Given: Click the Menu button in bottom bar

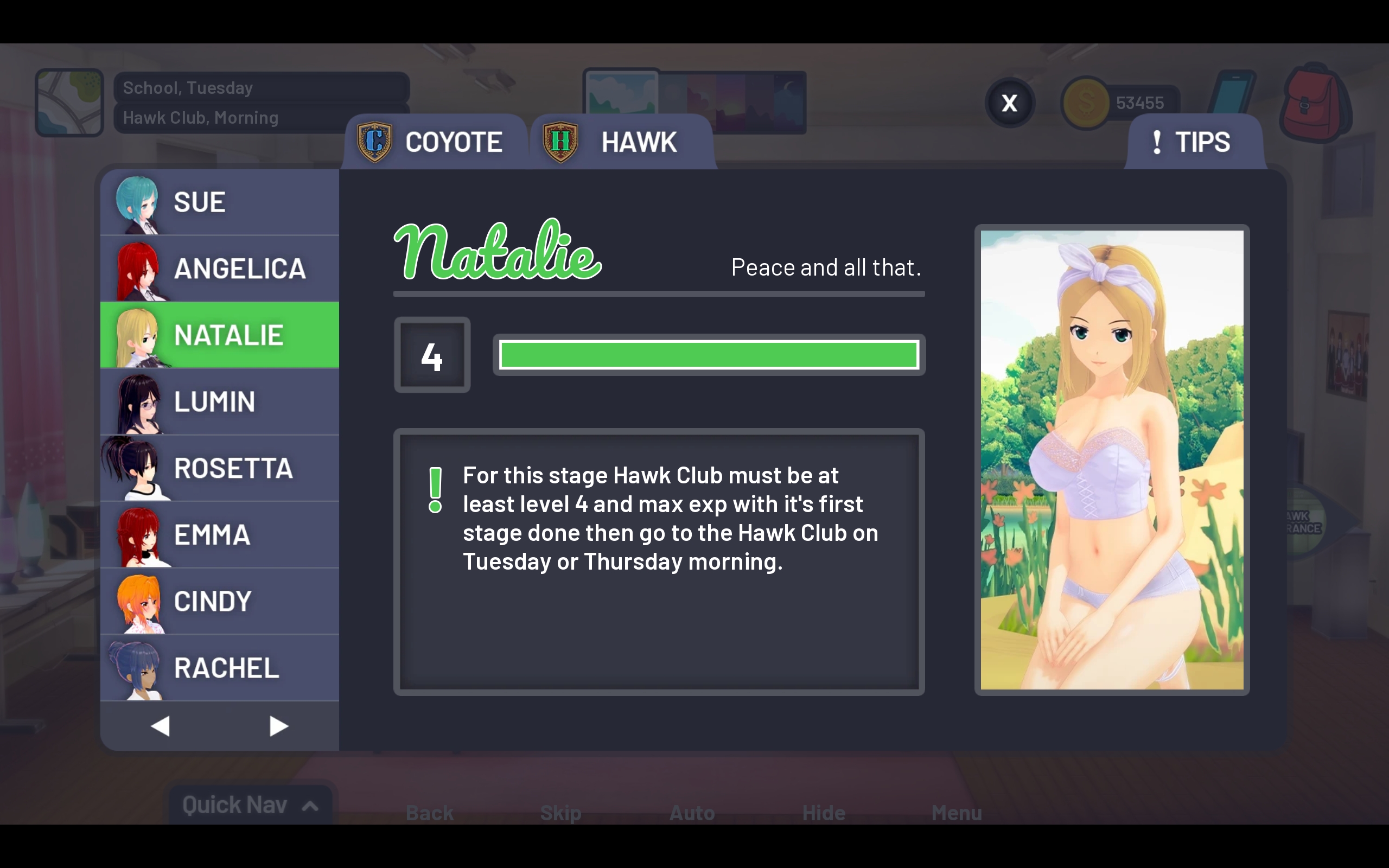Looking at the screenshot, I should point(956,813).
